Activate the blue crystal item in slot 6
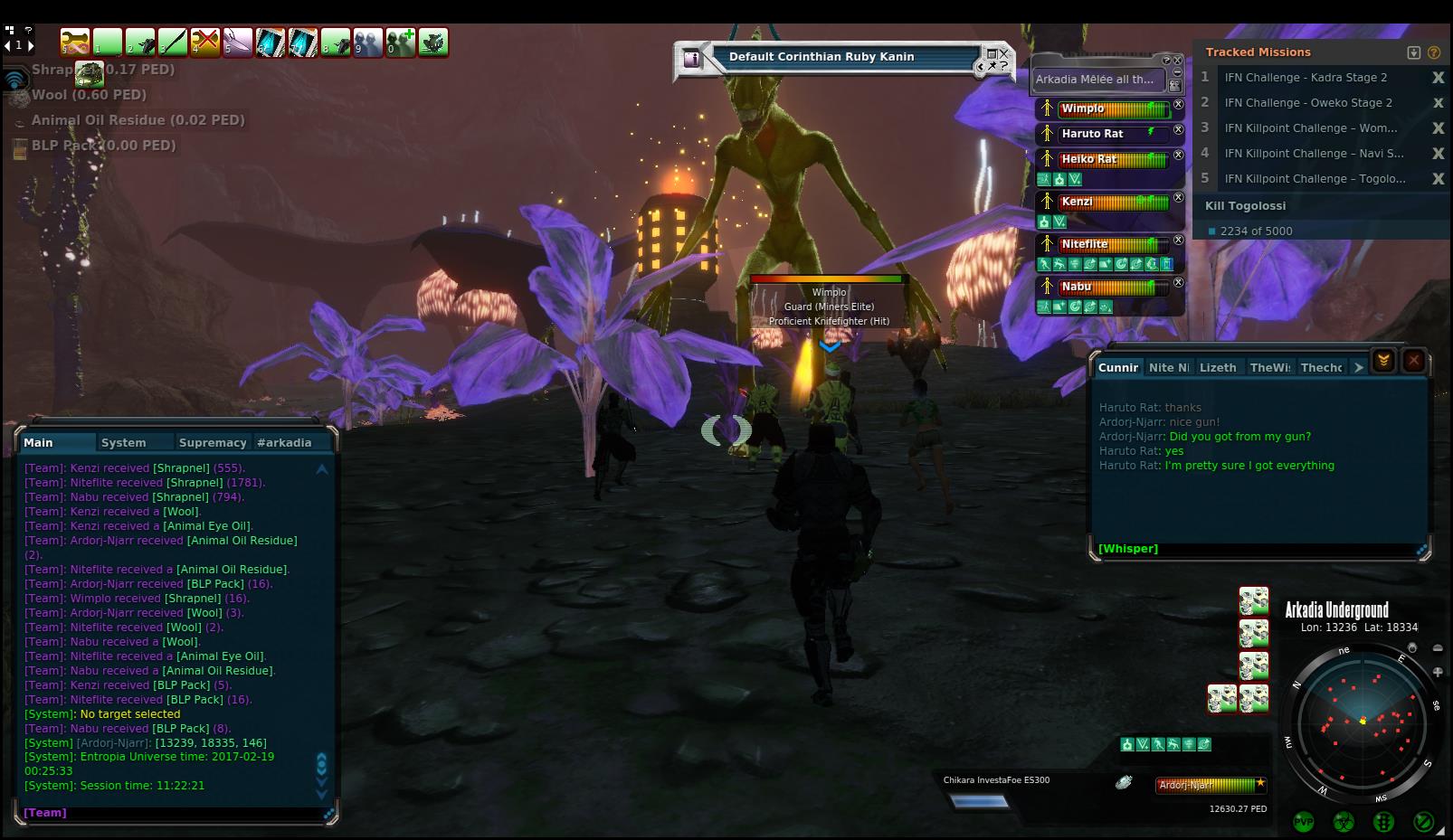This screenshot has width=1453, height=840. click(271, 42)
